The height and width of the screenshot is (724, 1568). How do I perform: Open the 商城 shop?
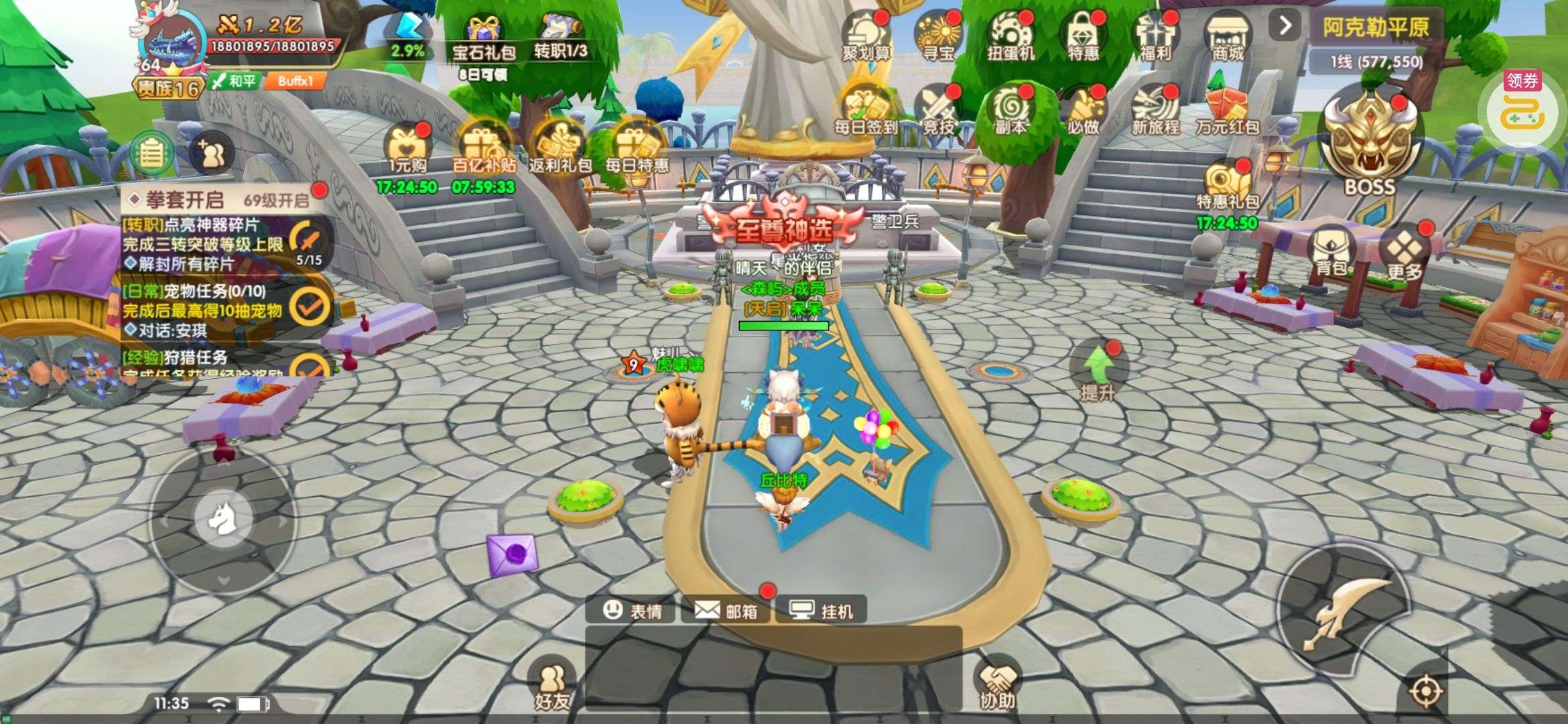tap(1228, 37)
